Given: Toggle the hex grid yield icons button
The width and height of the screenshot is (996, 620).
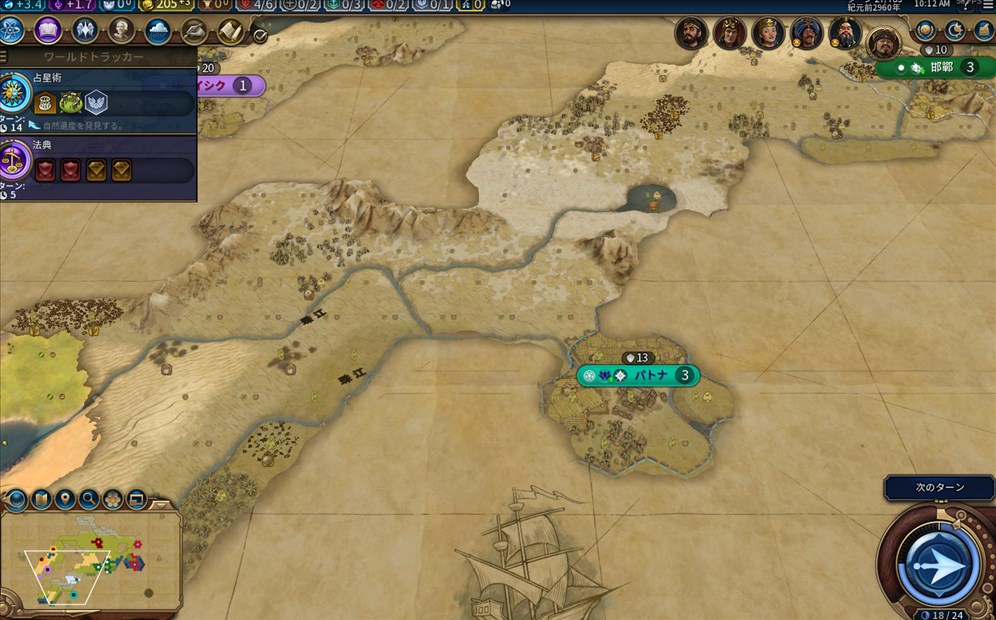Looking at the screenshot, I should tap(113, 498).
